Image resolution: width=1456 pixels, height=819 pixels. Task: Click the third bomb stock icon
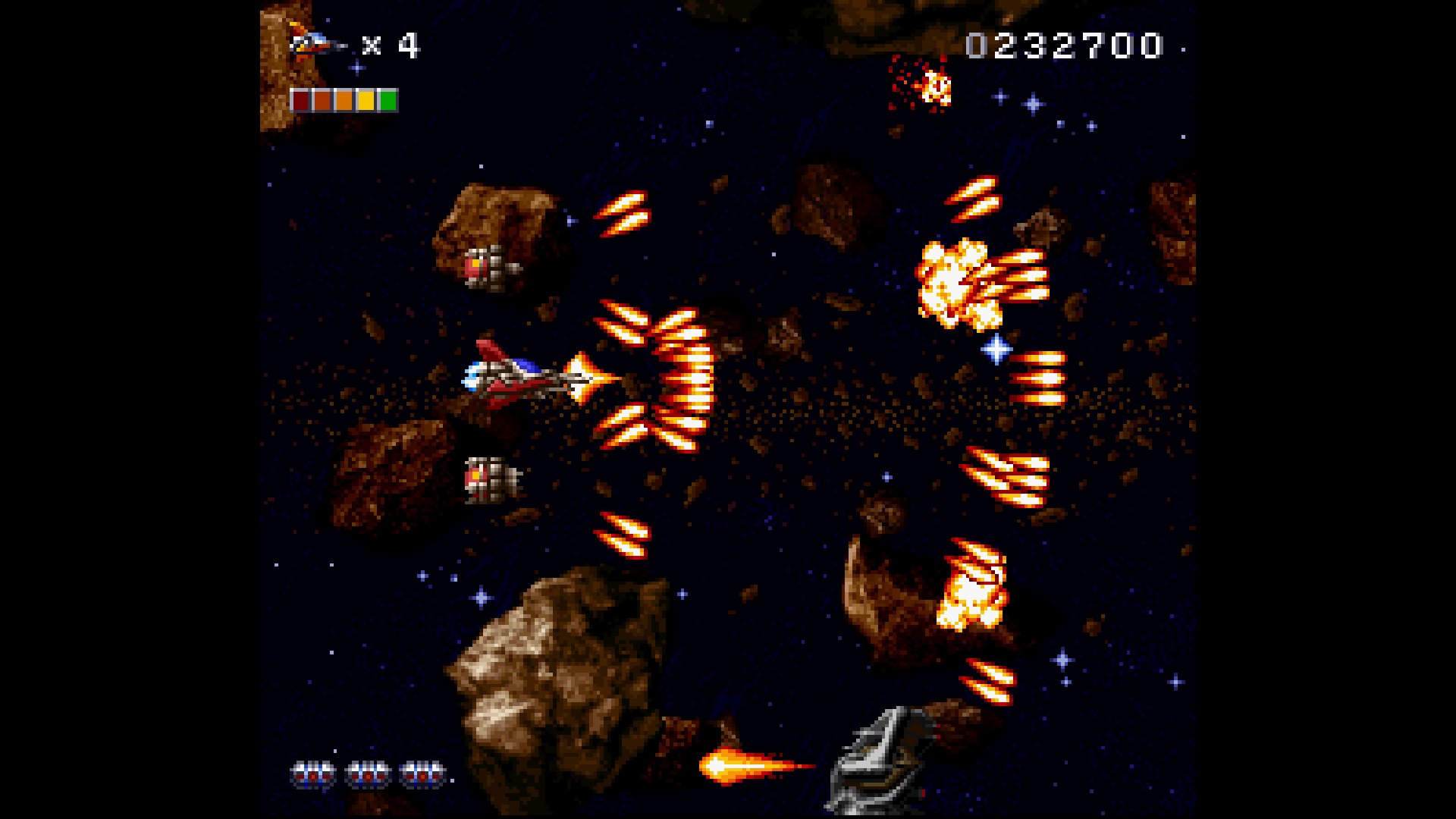419,776
